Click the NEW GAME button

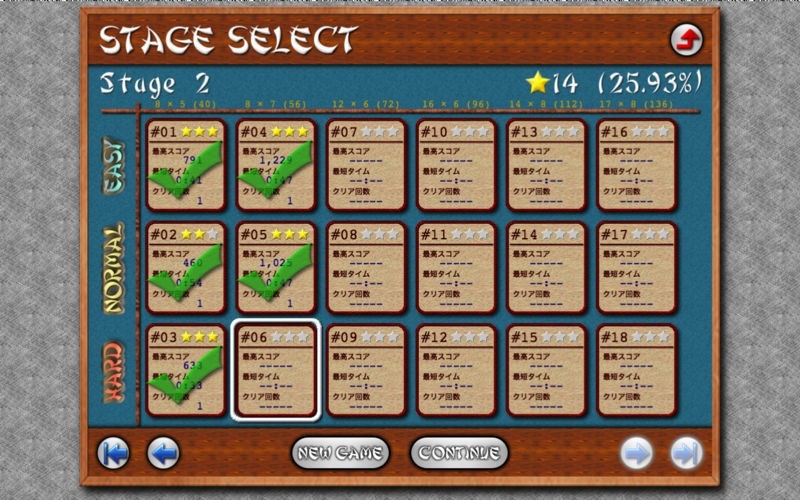(340, 453)
